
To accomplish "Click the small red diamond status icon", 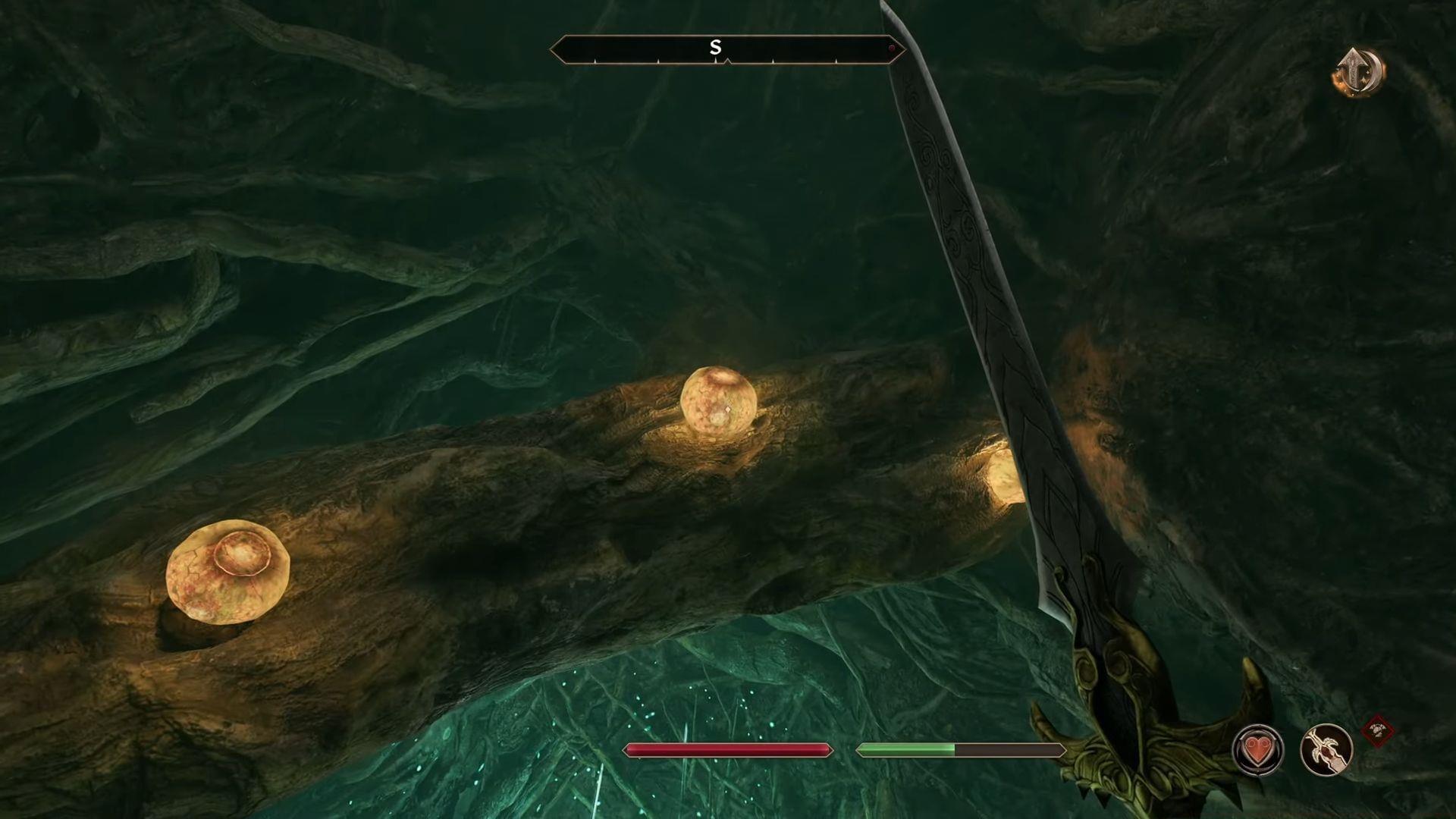I will [1377, 732].
